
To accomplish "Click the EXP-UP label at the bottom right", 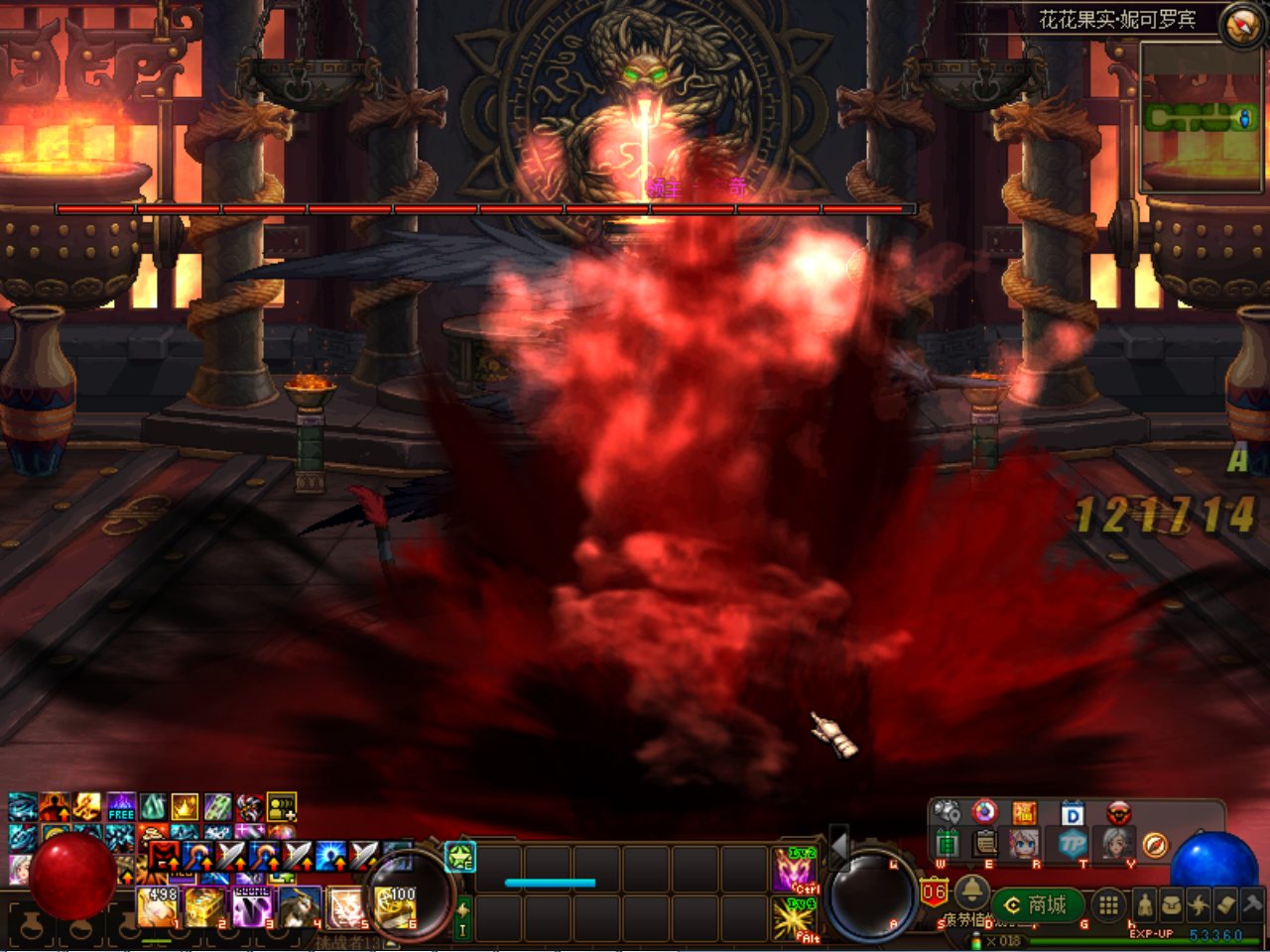I will 1152,933.
